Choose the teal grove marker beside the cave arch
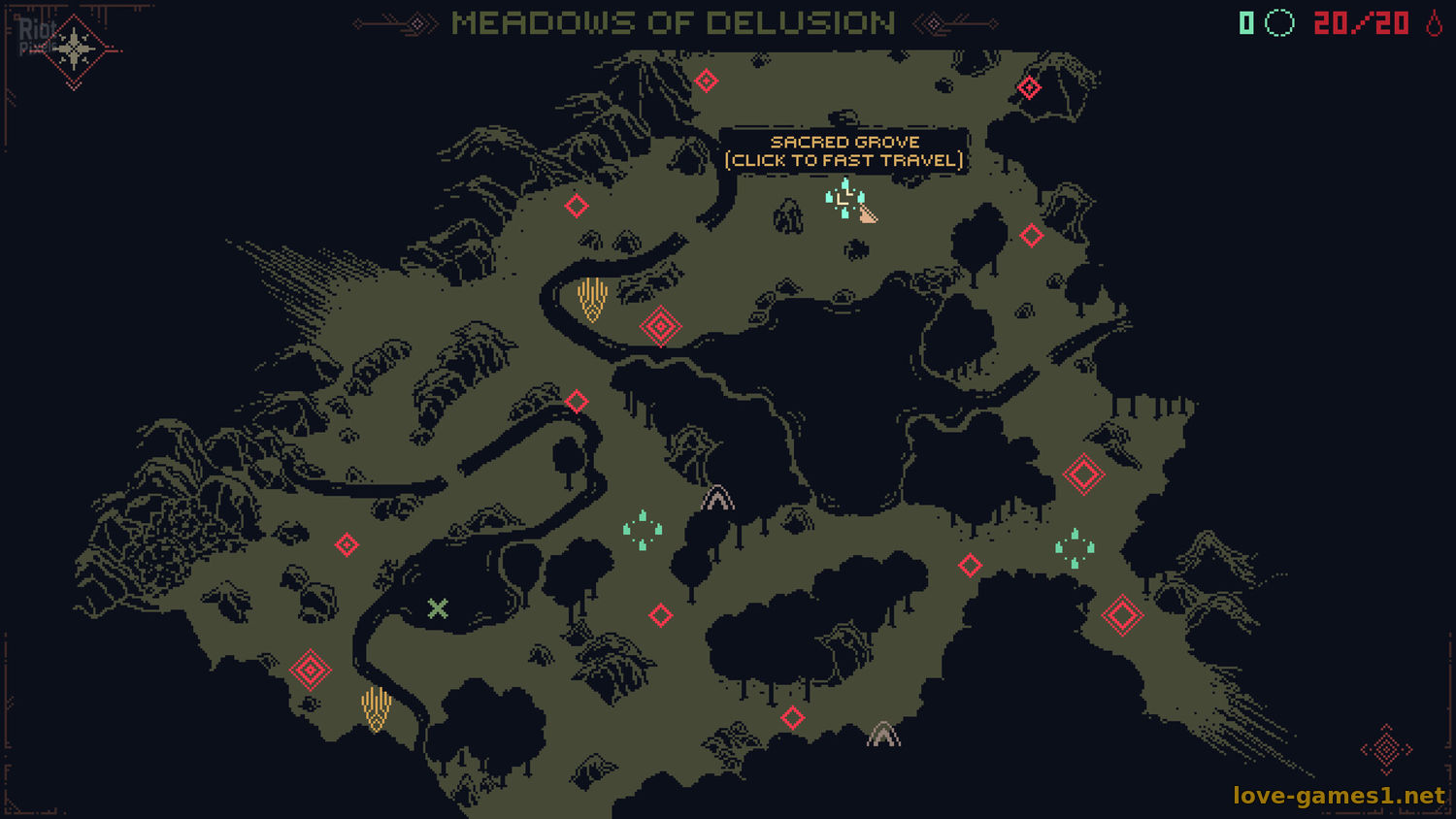The image size is (1456, 819). [x=643, y=531]
